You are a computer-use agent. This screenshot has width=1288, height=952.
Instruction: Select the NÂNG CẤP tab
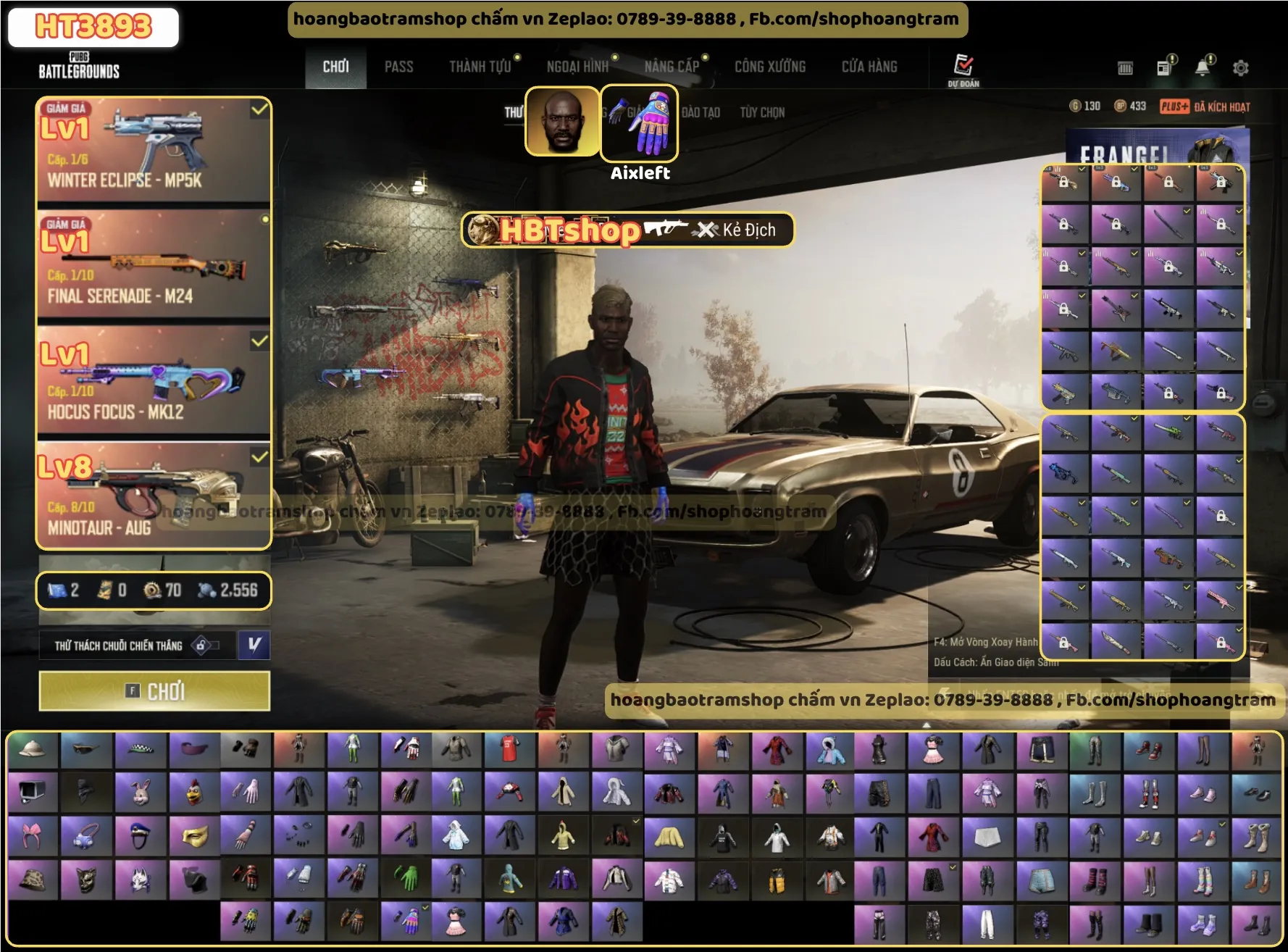672,67
